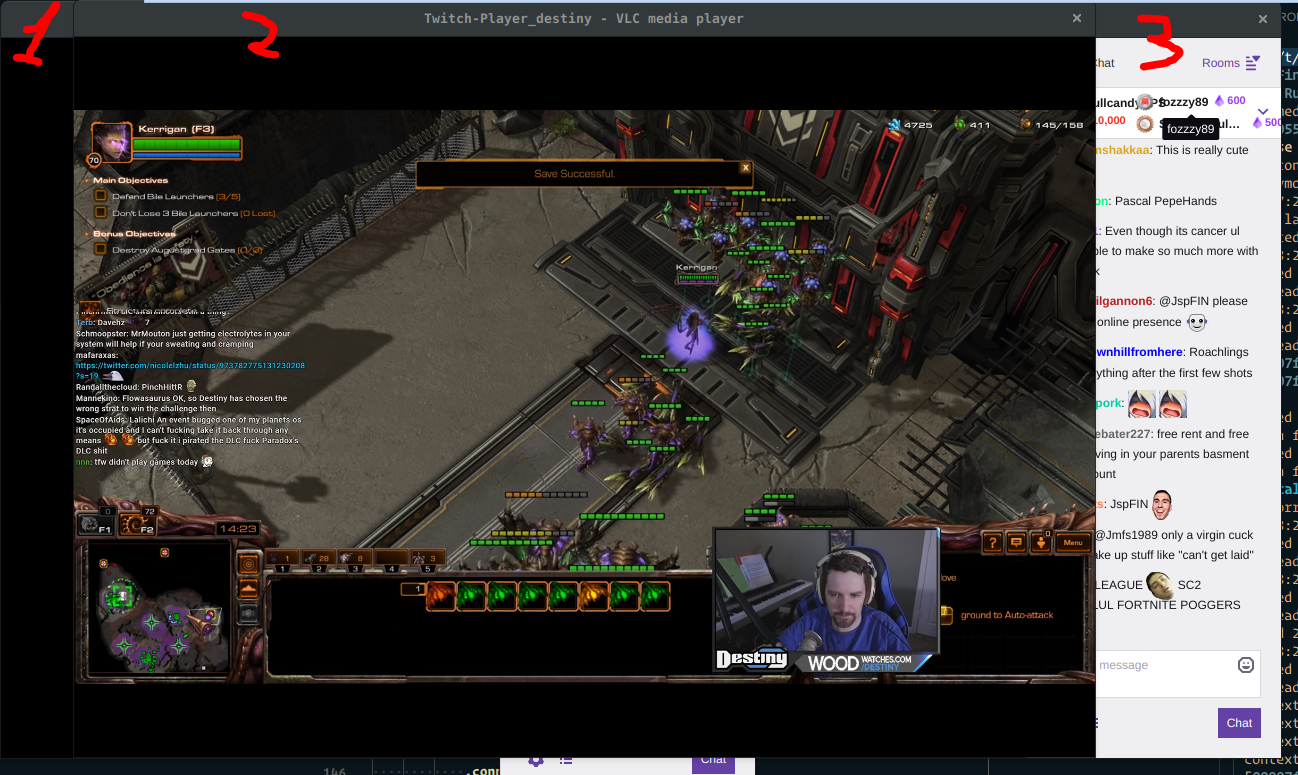Open the social panel with the person icon

point(1041,542)
